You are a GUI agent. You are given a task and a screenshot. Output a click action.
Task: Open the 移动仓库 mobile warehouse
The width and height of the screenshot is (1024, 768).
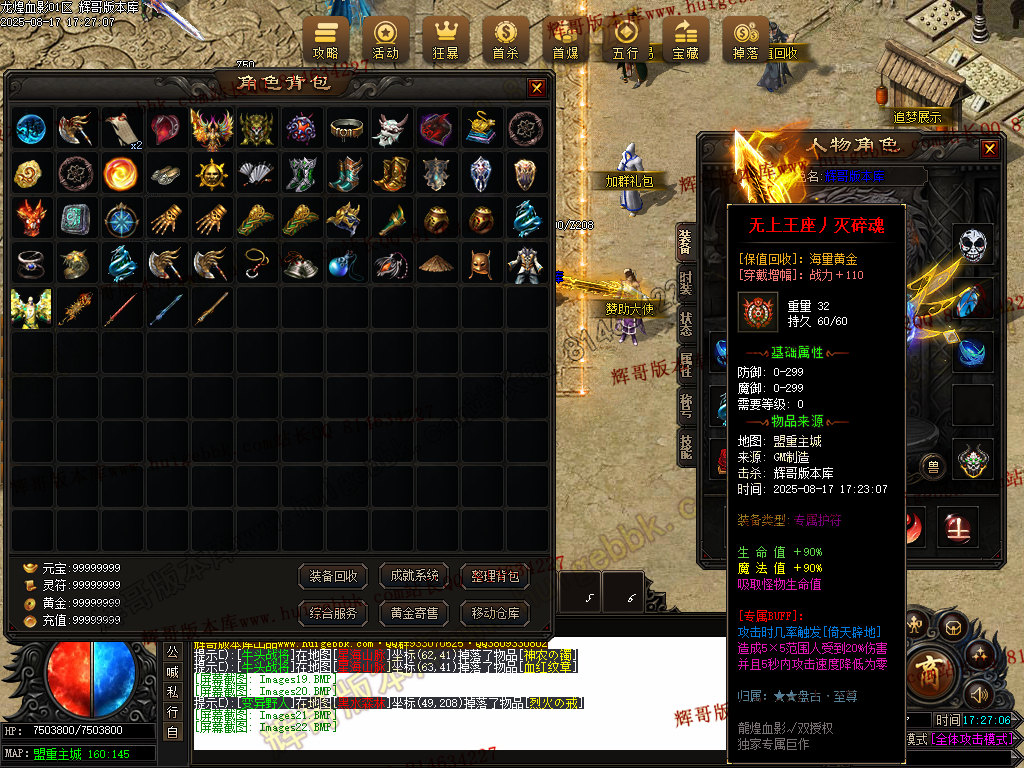click(x=495, y=613)
